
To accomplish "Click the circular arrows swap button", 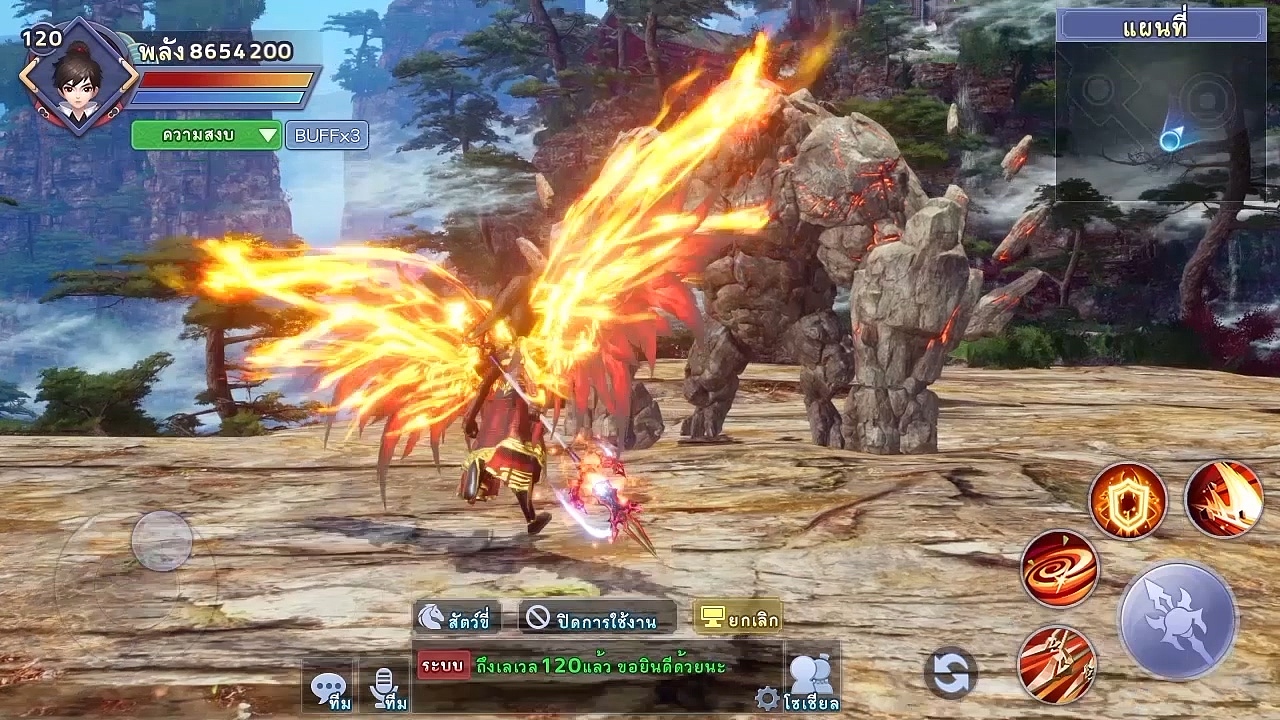I will tap(950, 672).
